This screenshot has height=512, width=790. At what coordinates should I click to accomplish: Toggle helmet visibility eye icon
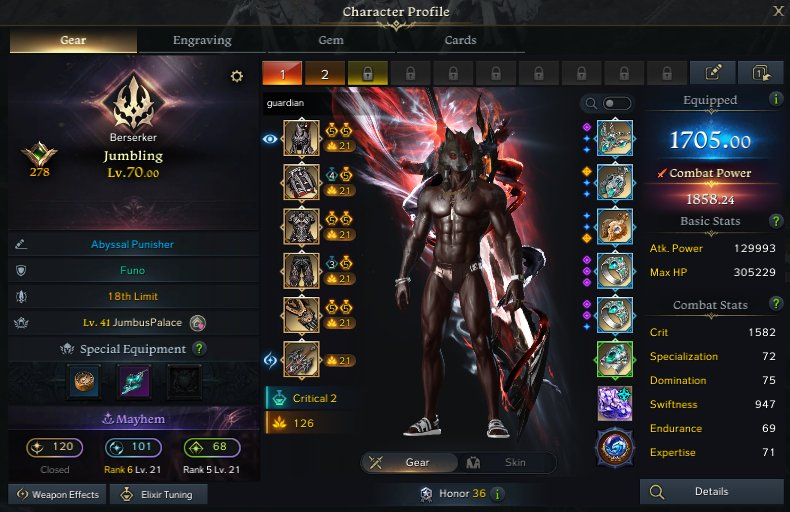pyautogui.click(x=270, y=139)
